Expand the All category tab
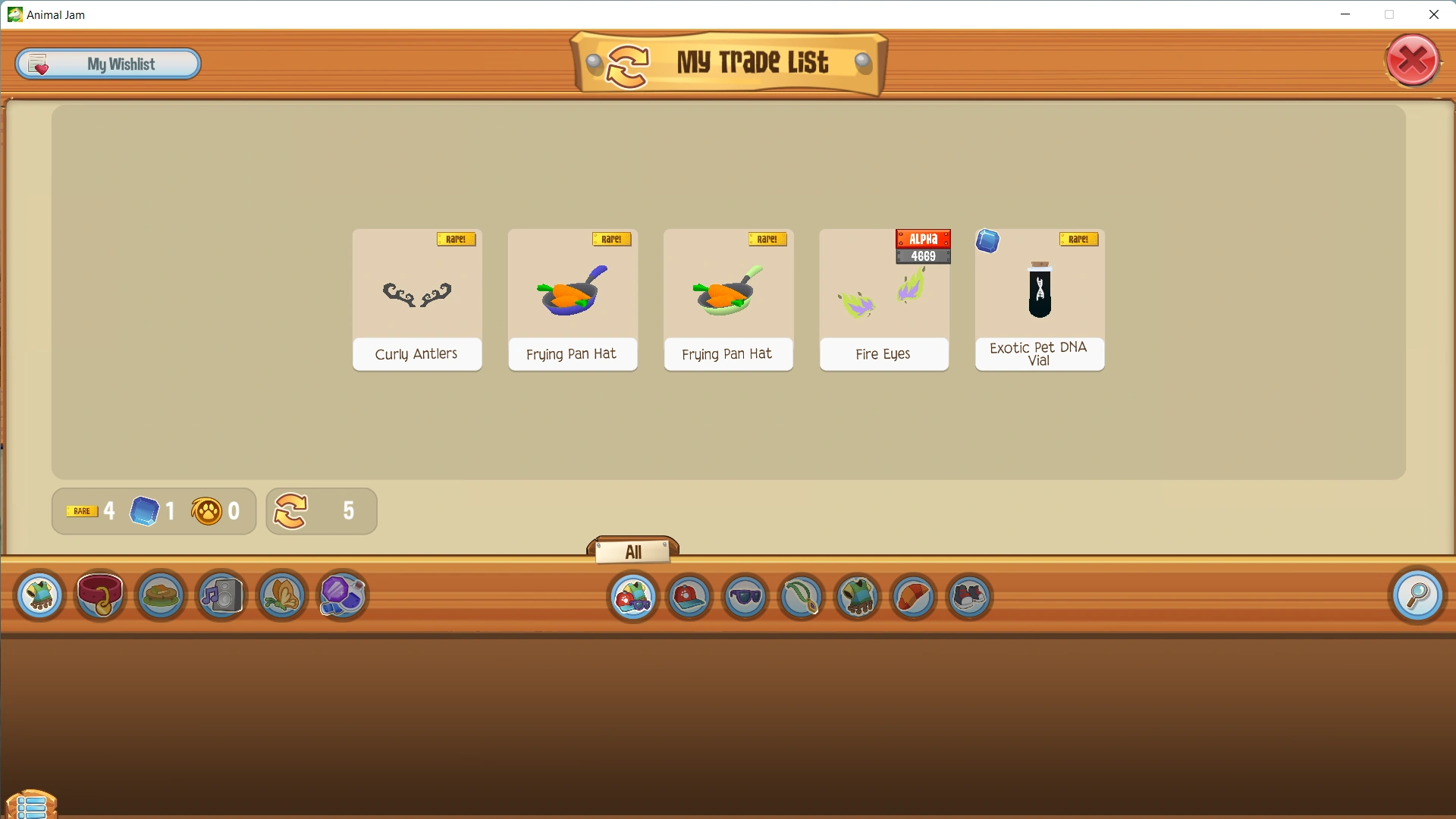Image resolution: width=1456 pixels, height=819 pixels. click(x=634, y=552)
